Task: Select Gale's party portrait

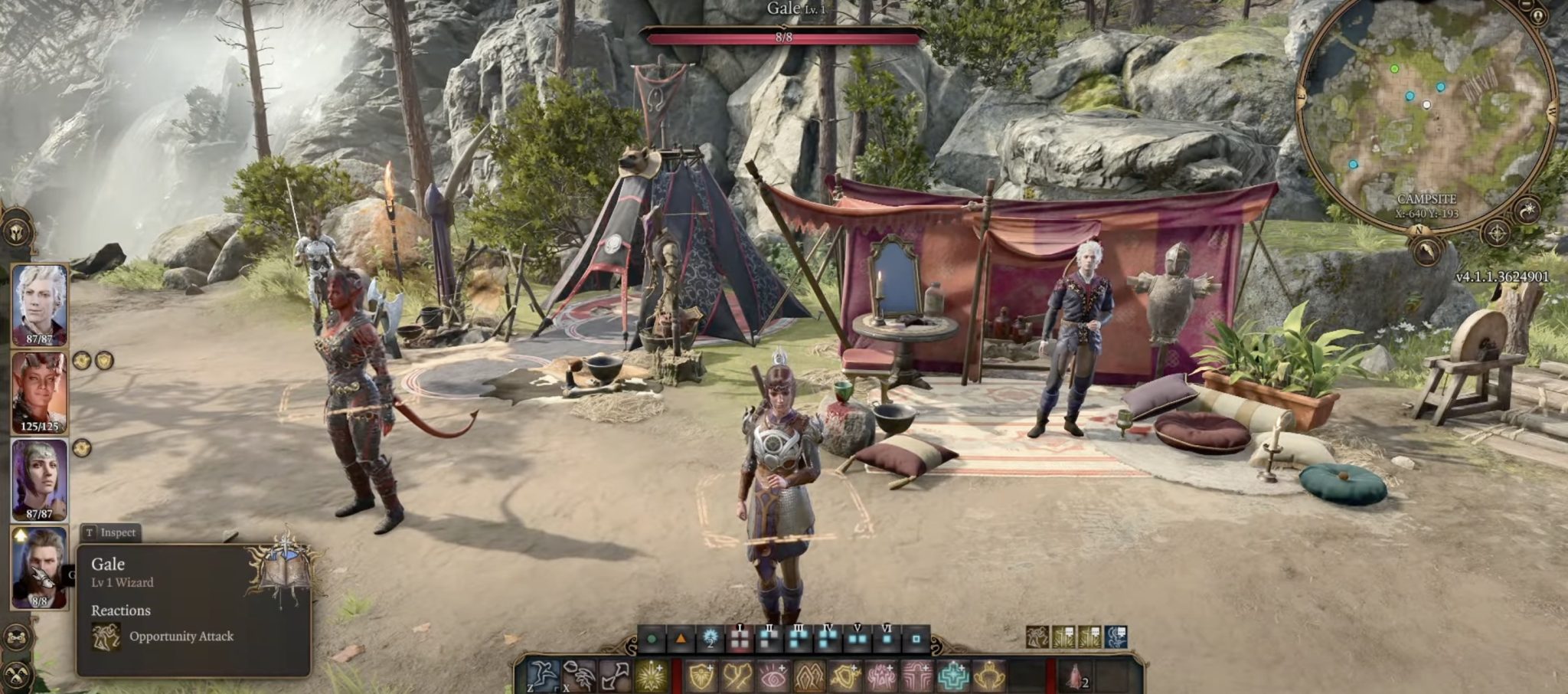Action: point(39,565)
